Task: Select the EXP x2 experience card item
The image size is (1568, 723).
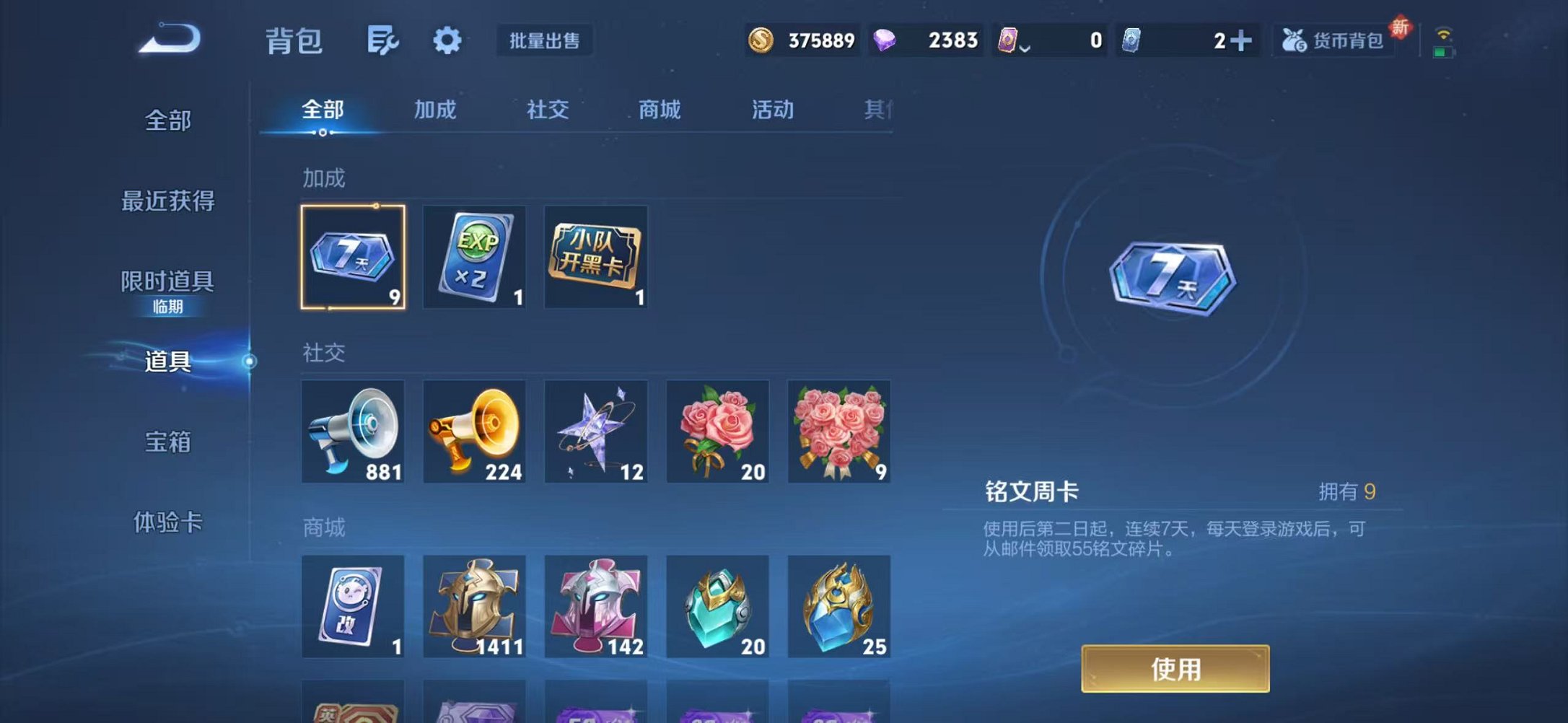Action: [475, 258]
